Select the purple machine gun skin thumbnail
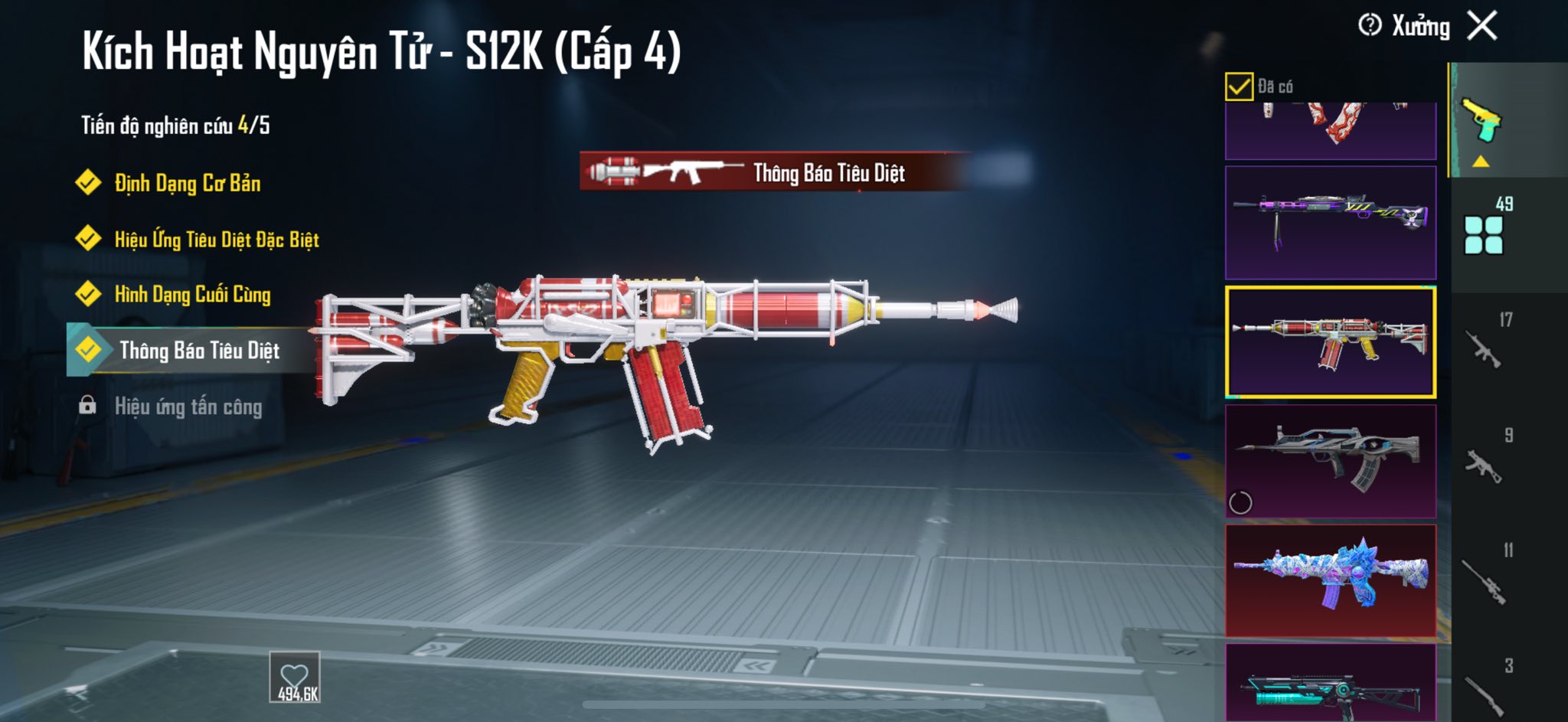 coord(1331,222)
